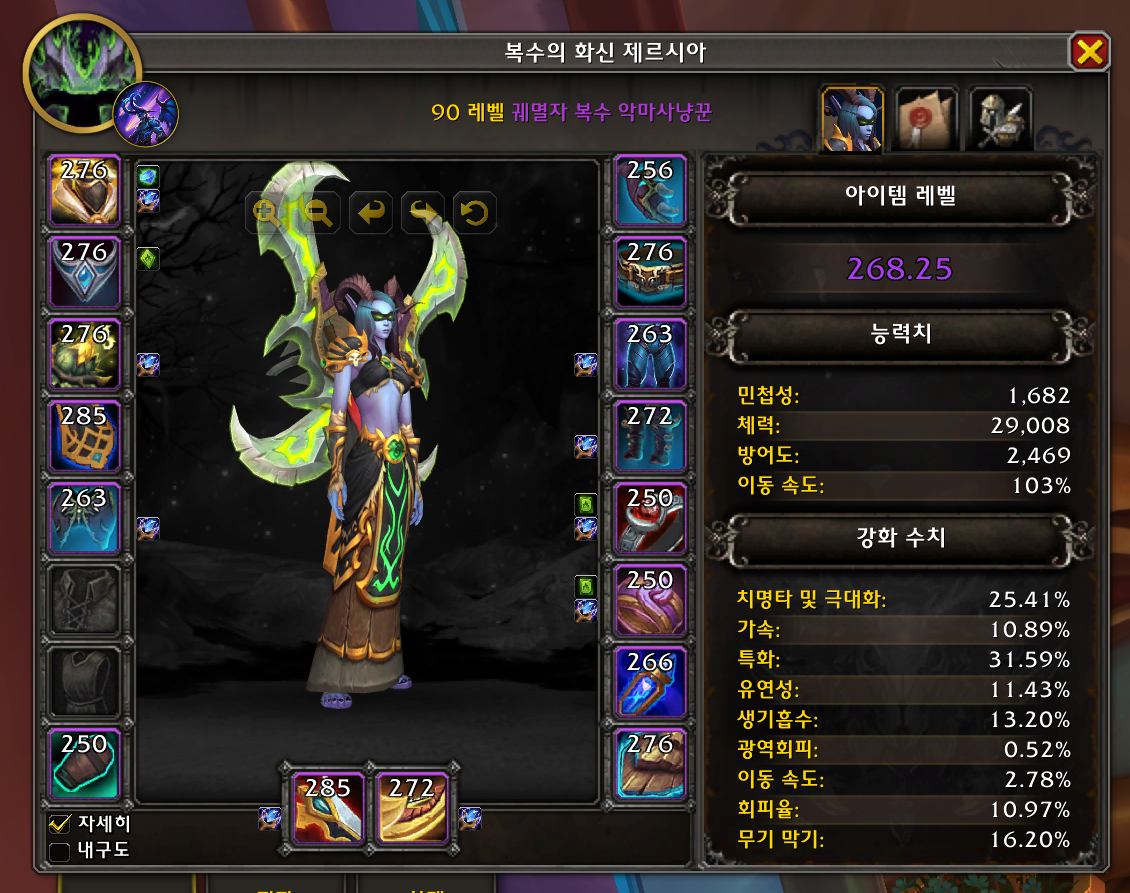Select the item level 276 belt slot
This screenshot has width=1130, height=893.
650,272
